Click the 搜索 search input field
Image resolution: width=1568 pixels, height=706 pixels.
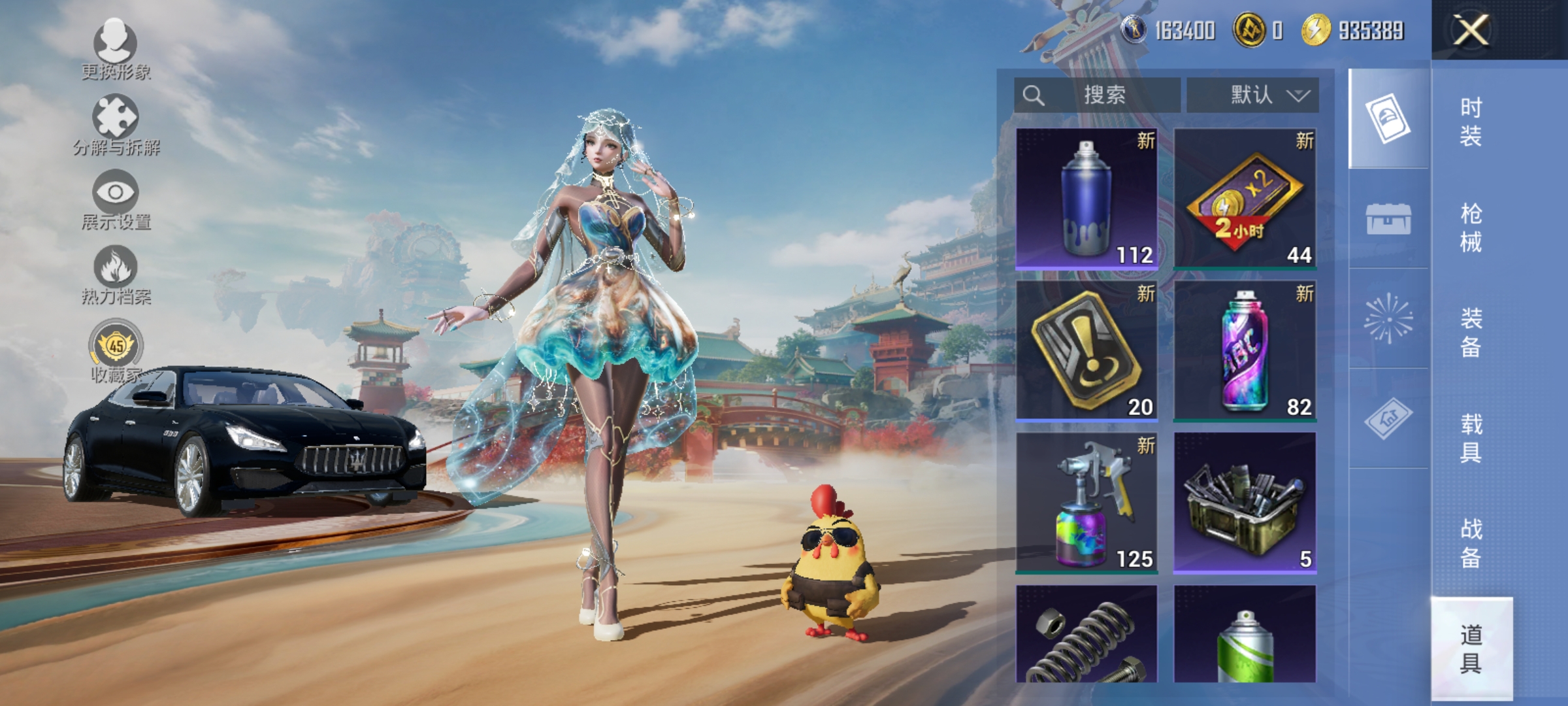(x=1104, y=95)
